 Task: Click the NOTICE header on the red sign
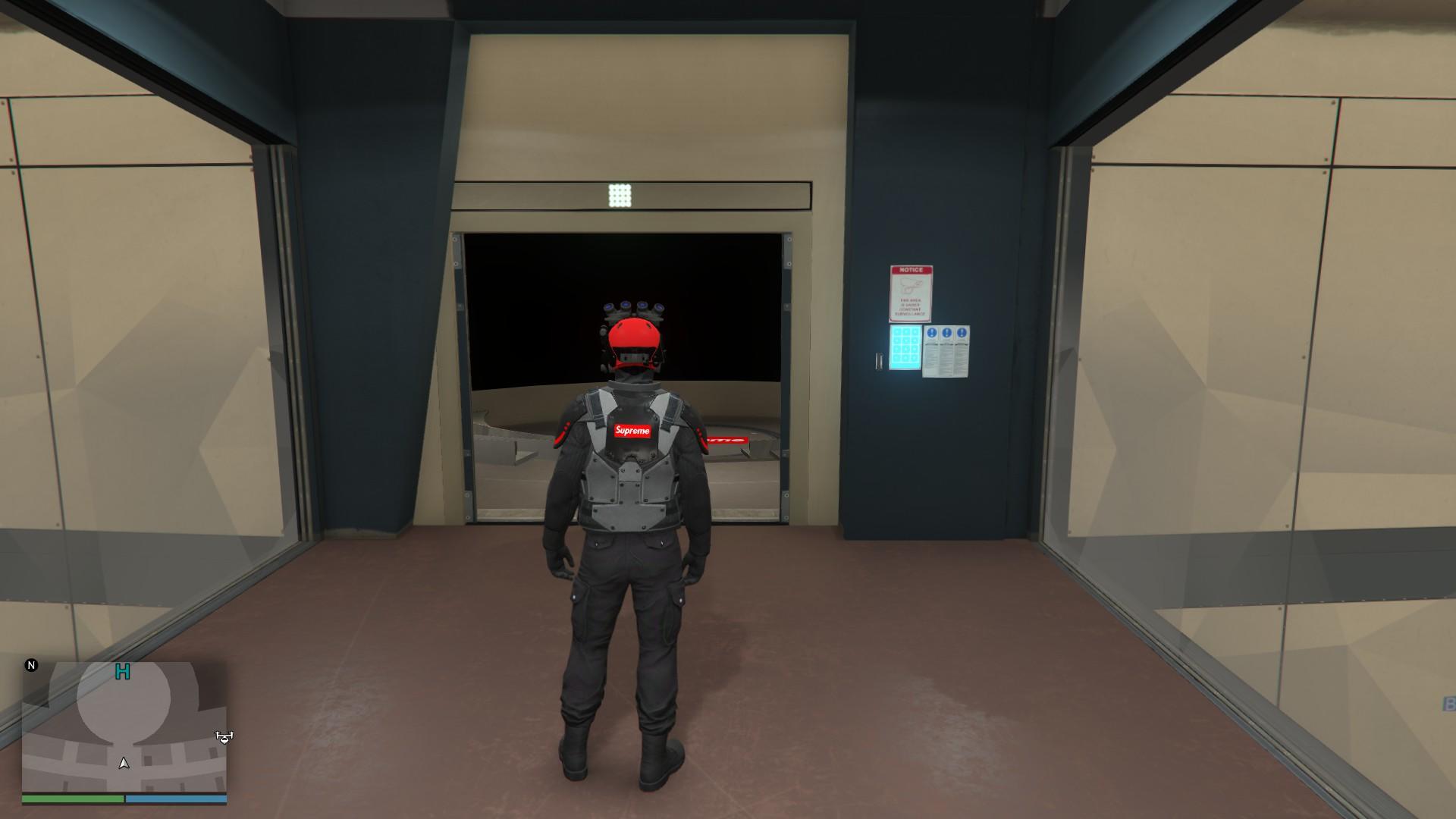(910, 270)
